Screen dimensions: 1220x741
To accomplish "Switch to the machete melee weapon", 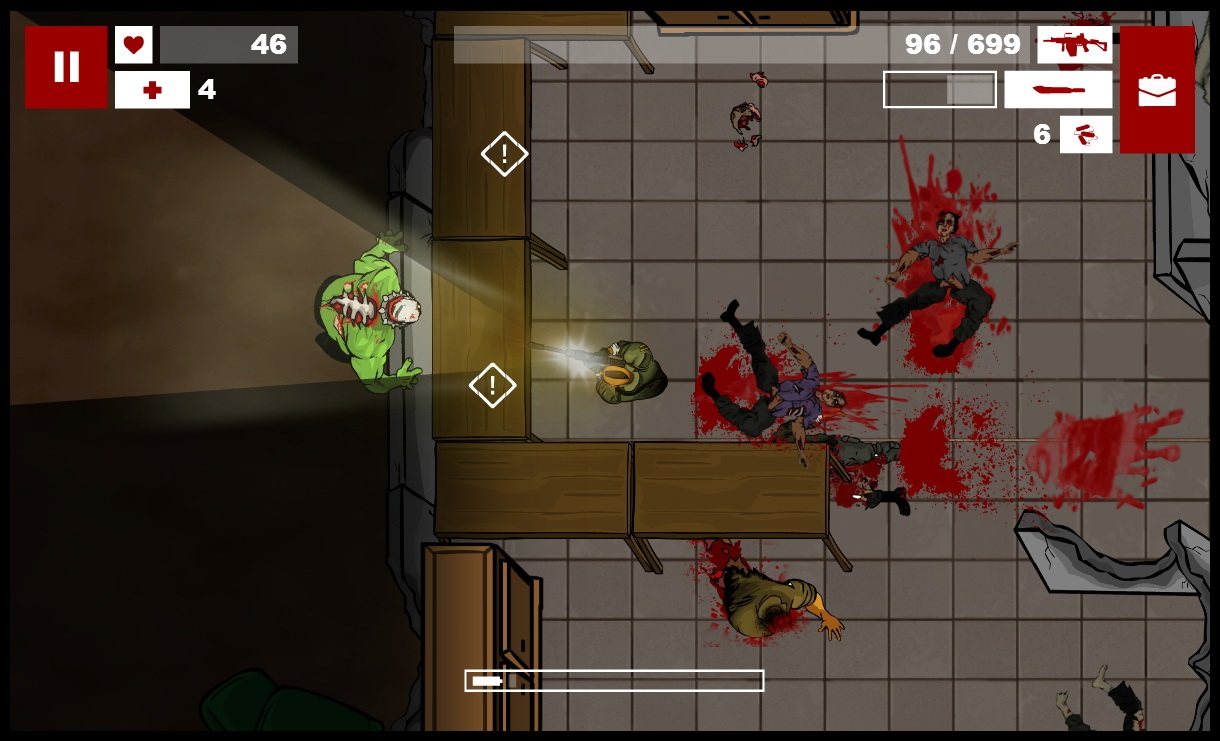I will pos(1058,90).
